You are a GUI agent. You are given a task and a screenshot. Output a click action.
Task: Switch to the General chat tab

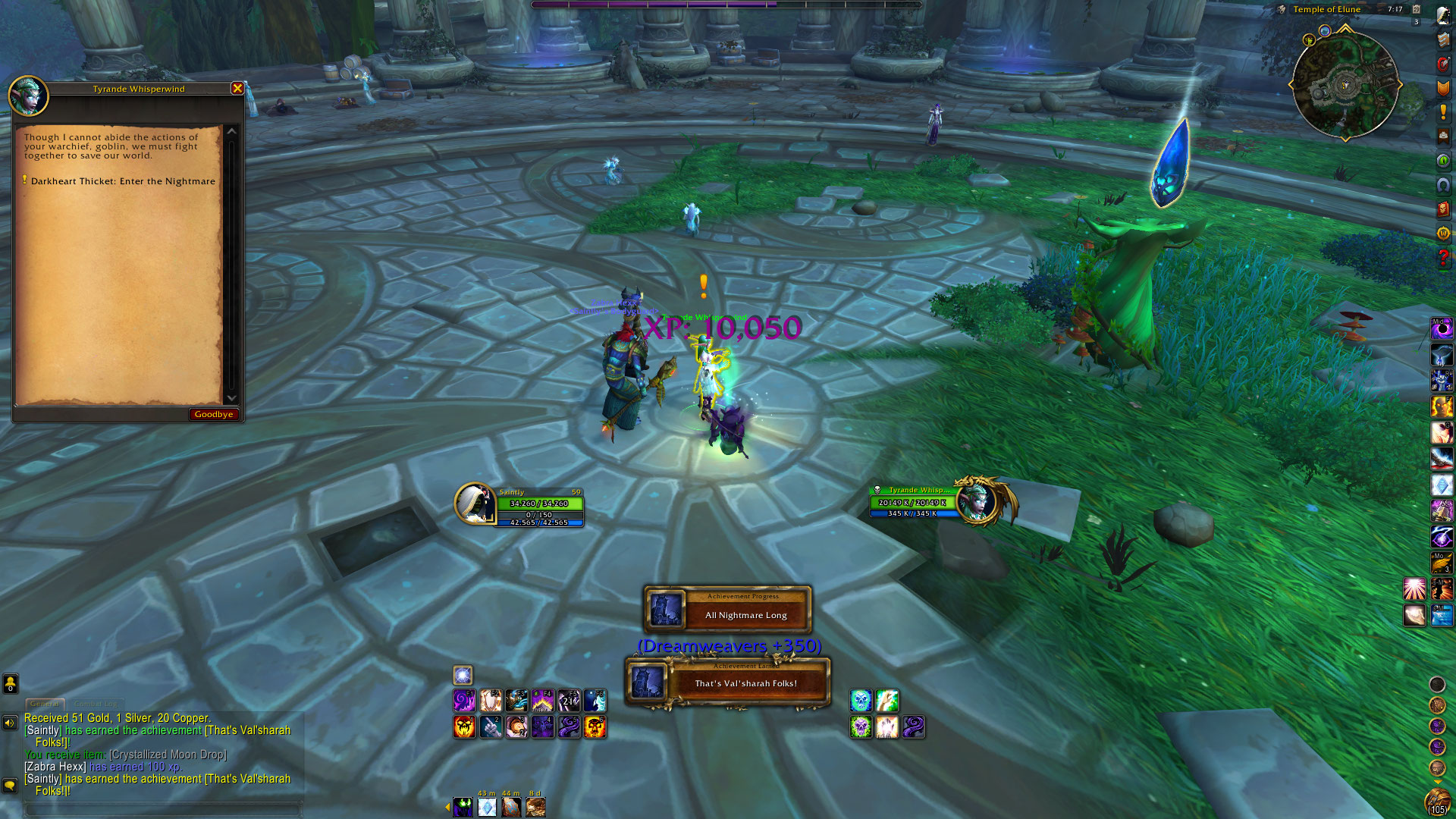45,704
